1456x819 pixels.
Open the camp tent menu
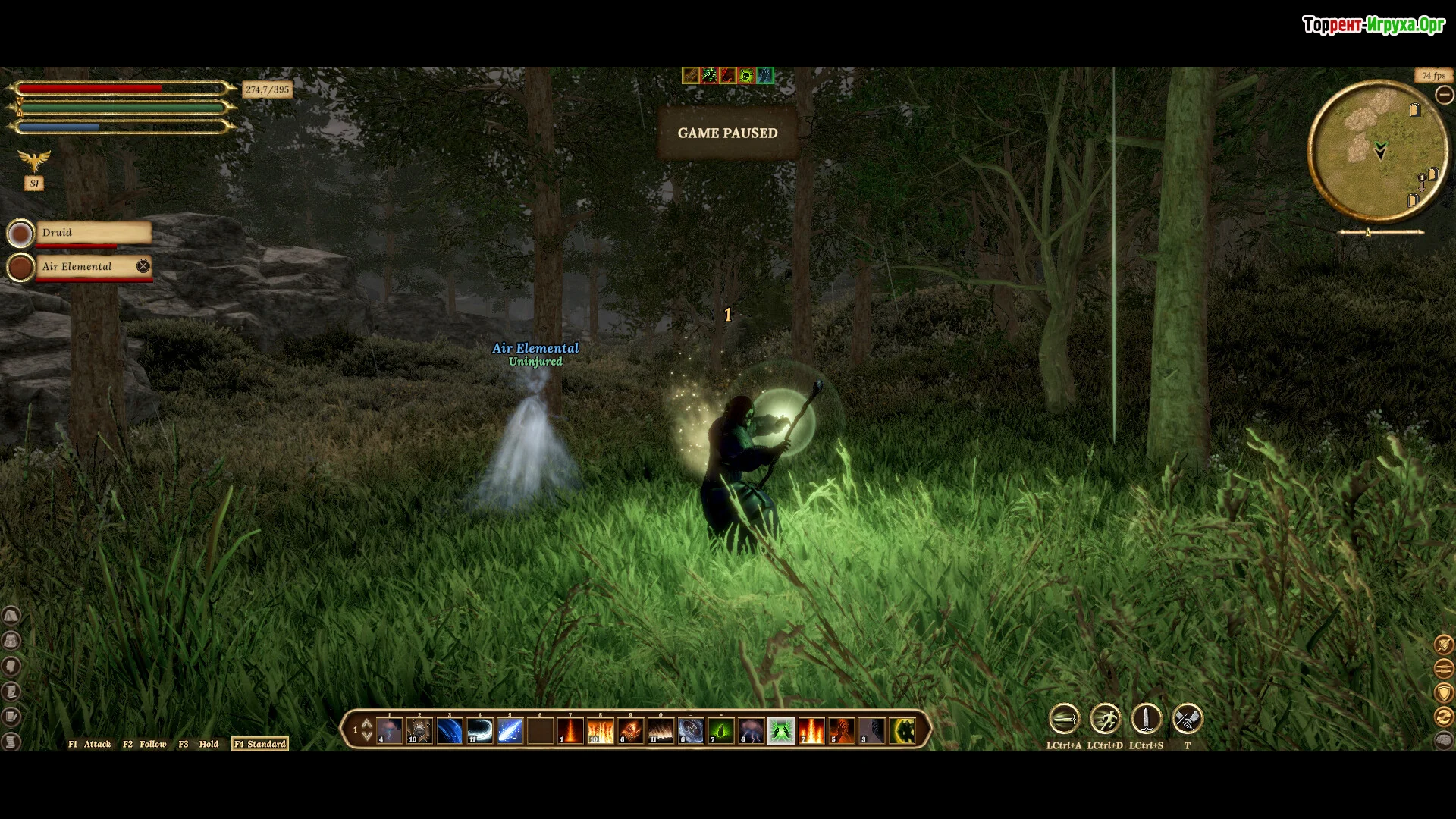pyautogui.click(x=11, y=615)
